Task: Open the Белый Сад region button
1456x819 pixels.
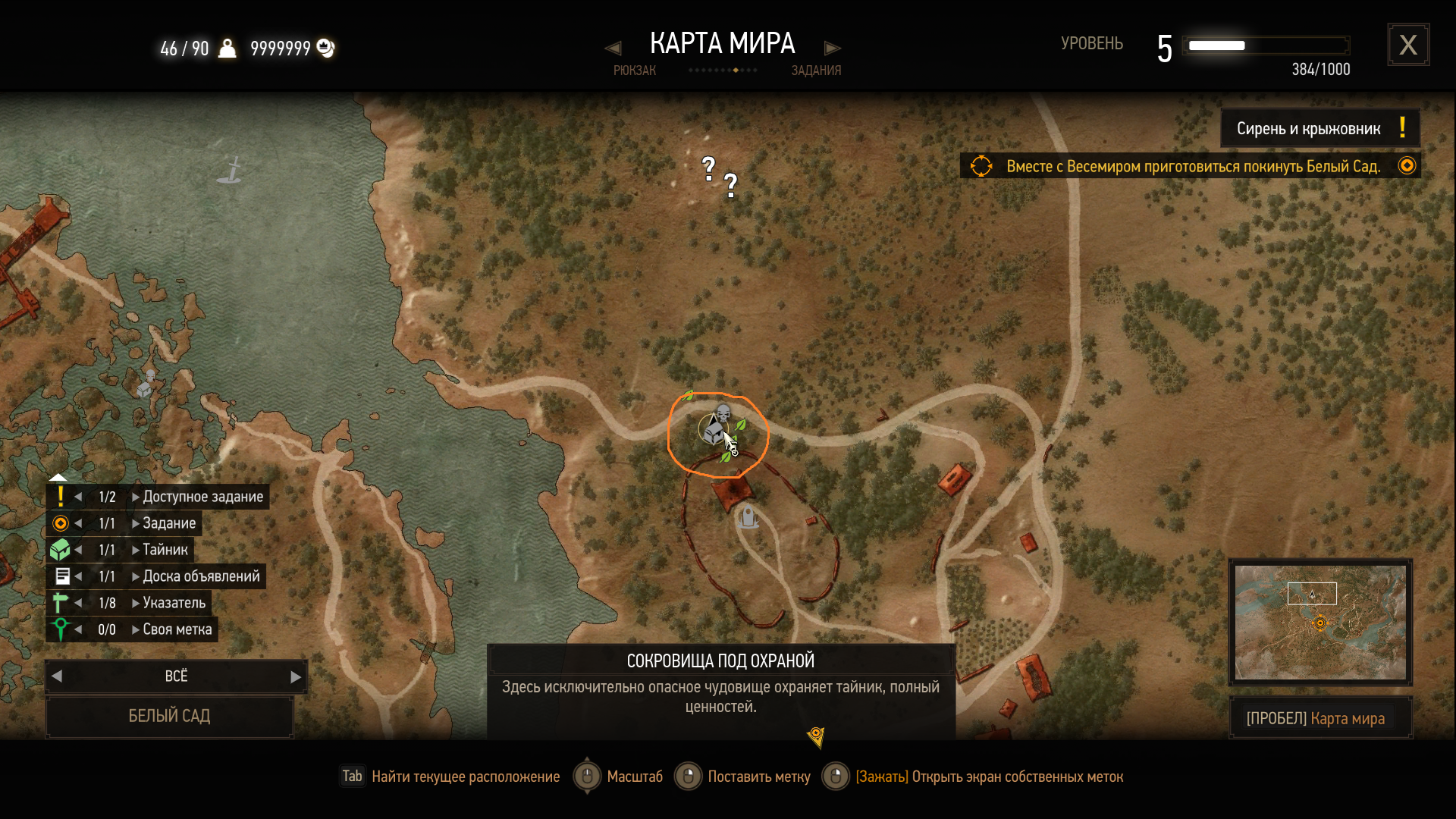Action: 169,716
